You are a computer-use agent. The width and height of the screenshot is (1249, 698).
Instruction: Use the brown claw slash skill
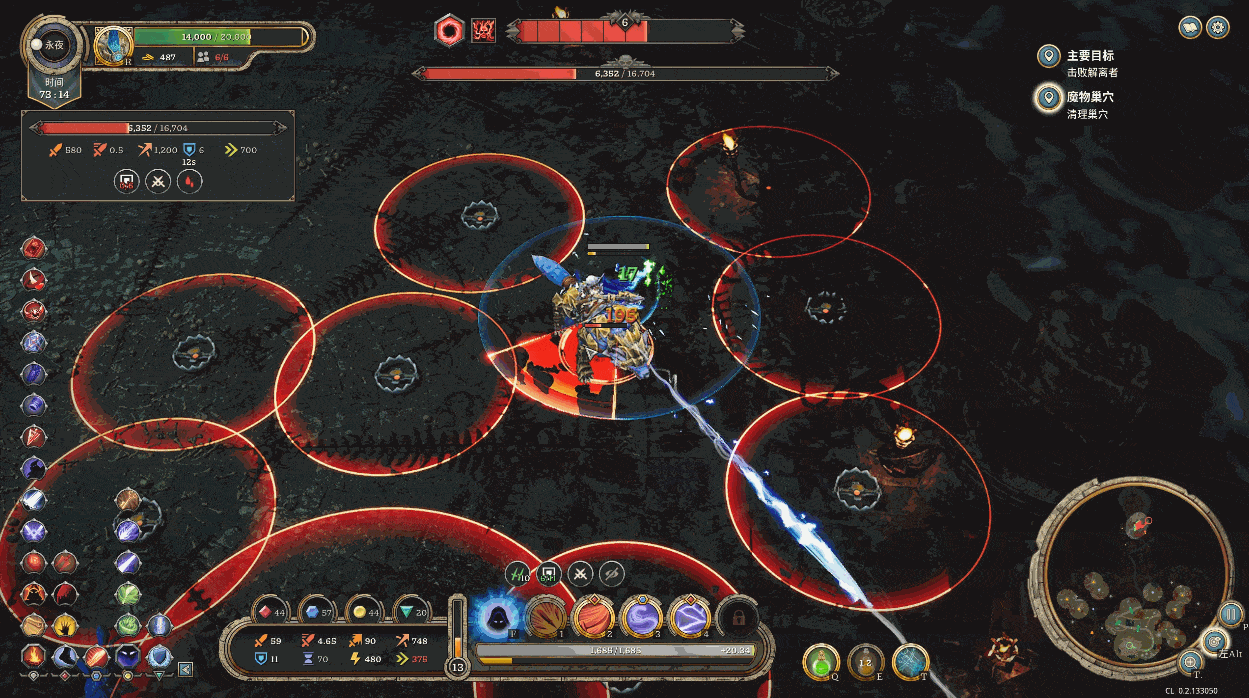tap(545, 618)
